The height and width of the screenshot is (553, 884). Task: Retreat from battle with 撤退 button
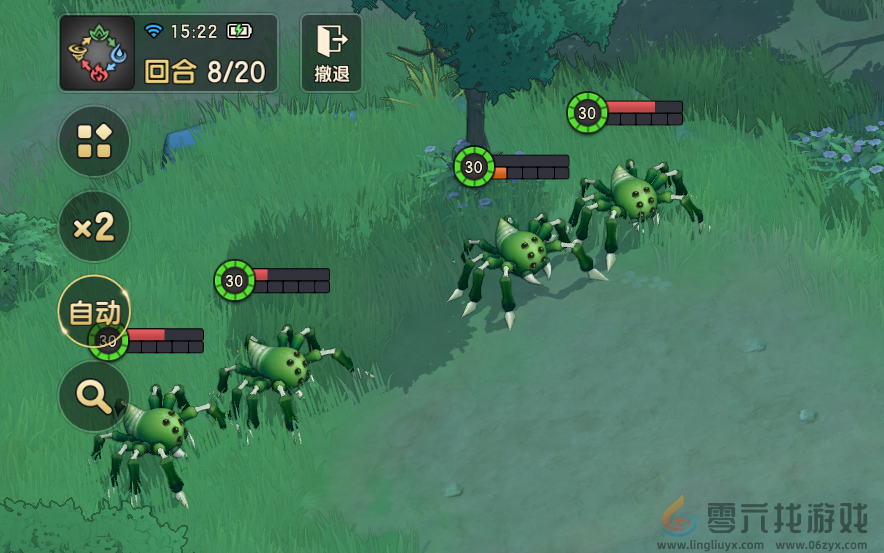coord(331,53)
